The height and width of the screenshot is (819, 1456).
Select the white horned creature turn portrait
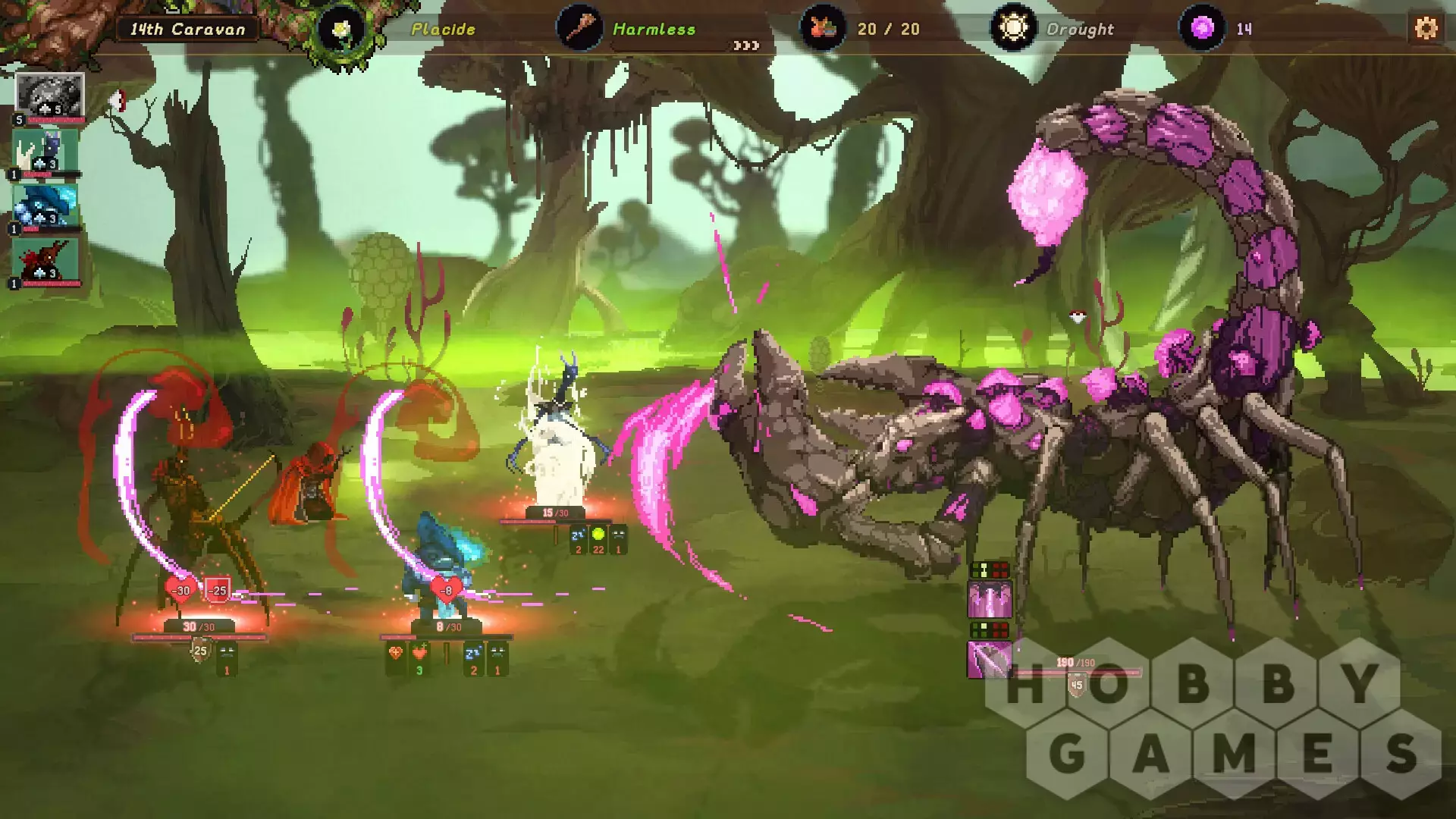pyautogui.click(x=45, y=152)
